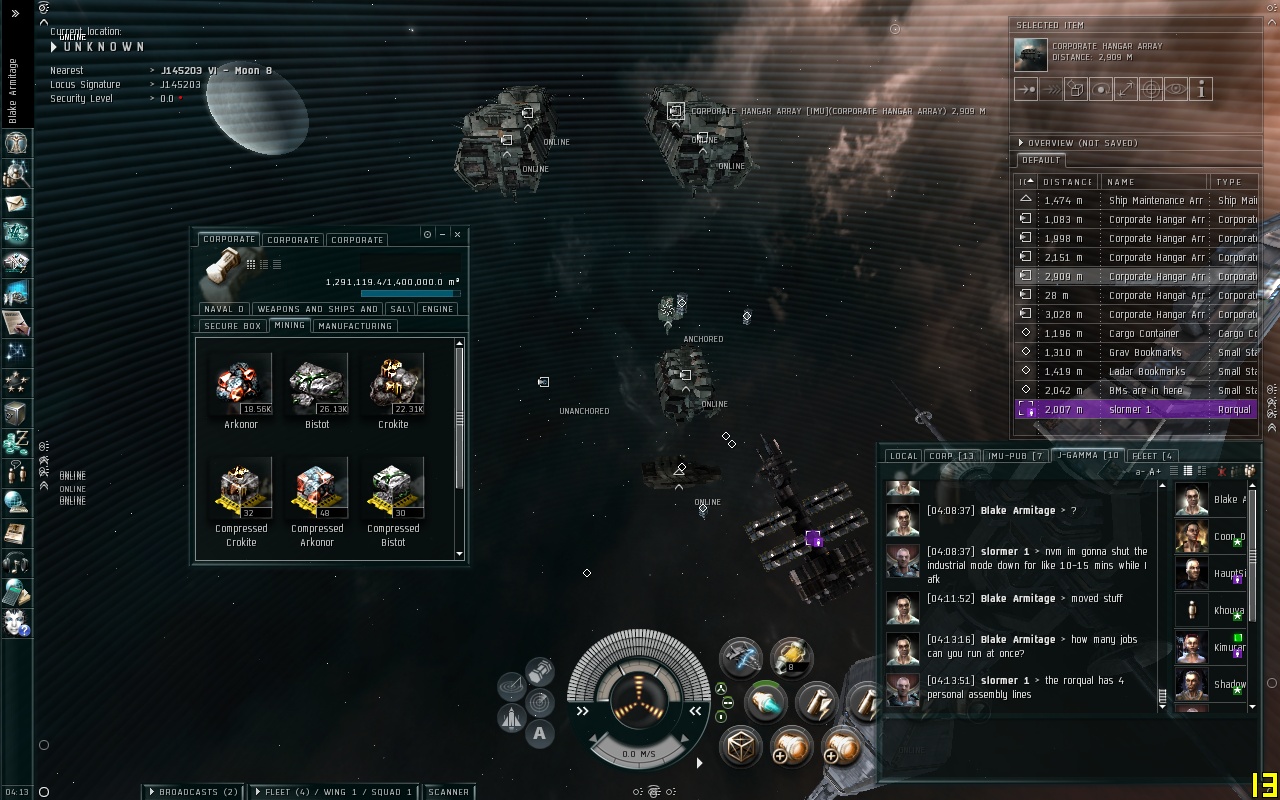Switch to the Local chat channel
The width and height of the screenshot is (1280, 800).
tap(902, 456)
